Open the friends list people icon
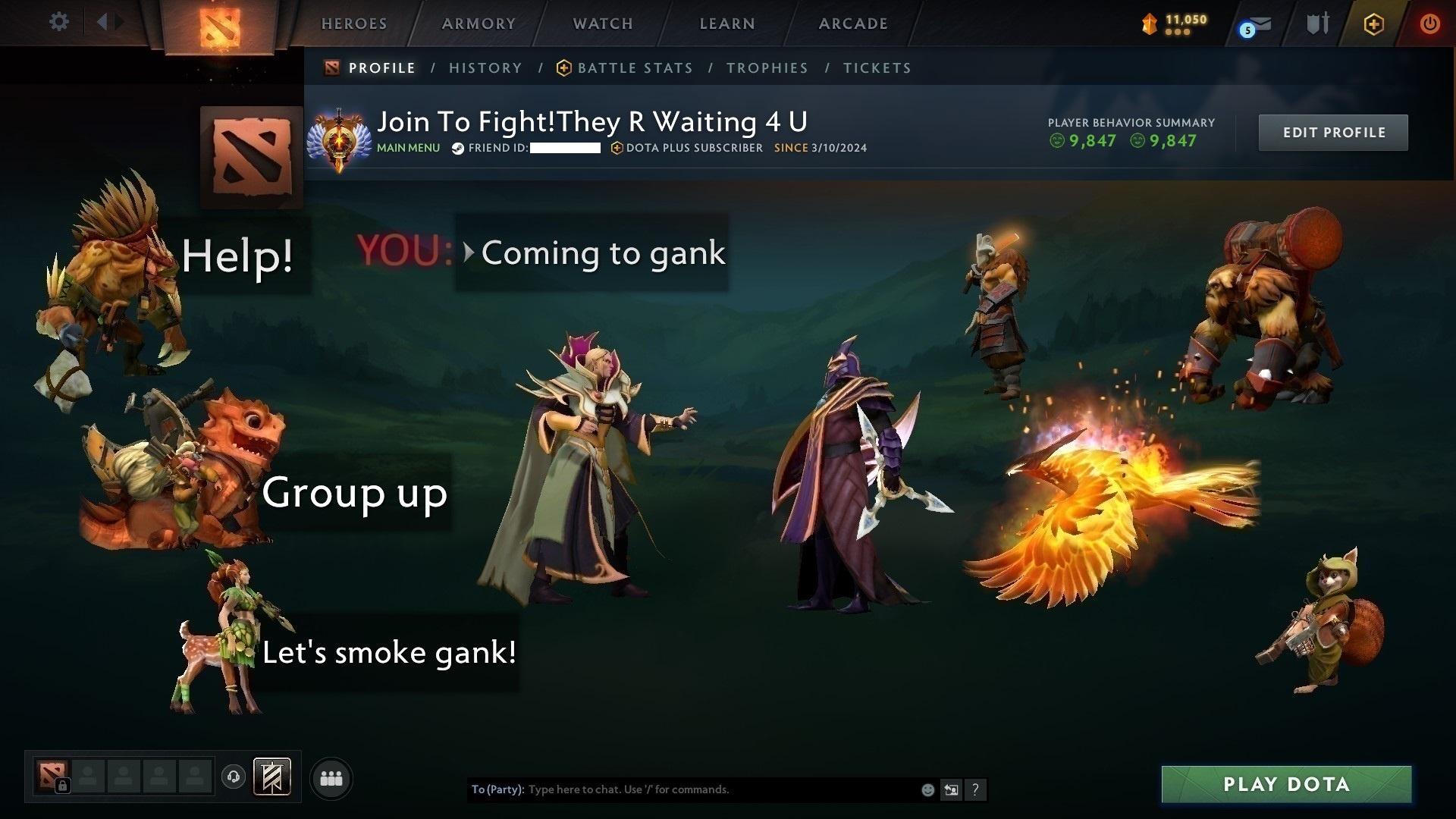This screenshot has height=819, width=1456. pos(331,777)
